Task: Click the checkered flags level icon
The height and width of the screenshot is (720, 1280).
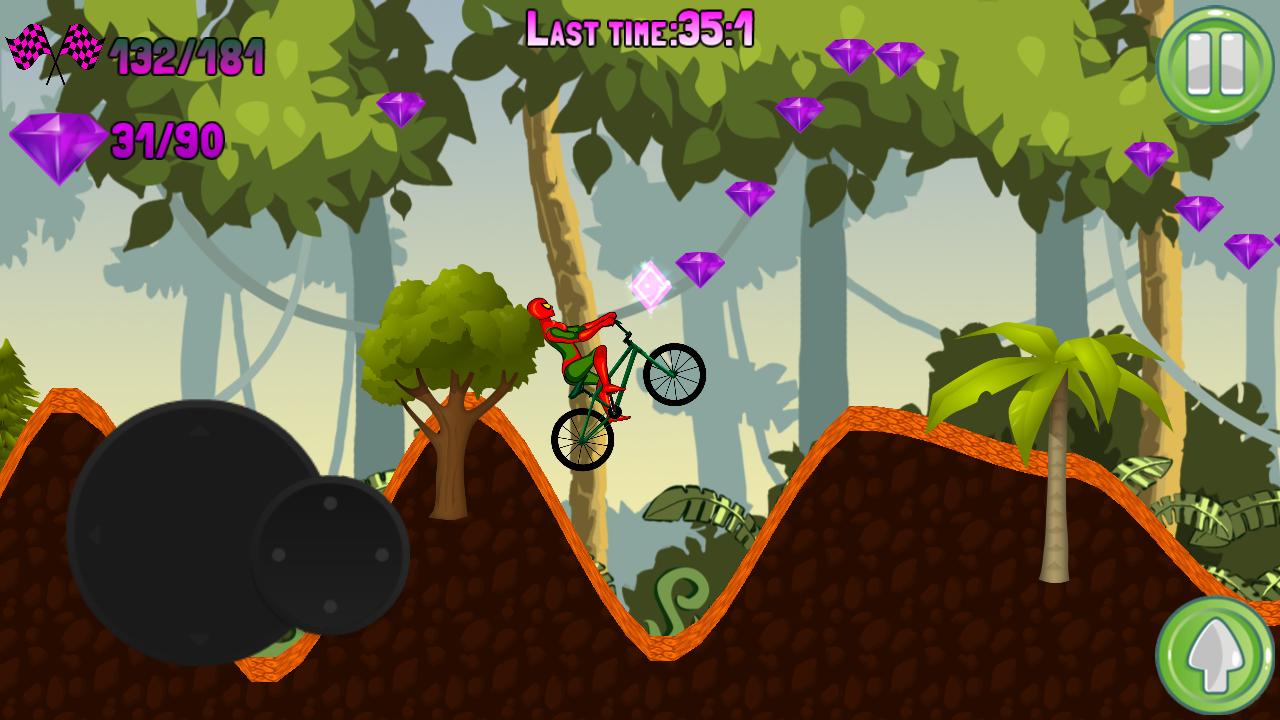Action: 55,50
